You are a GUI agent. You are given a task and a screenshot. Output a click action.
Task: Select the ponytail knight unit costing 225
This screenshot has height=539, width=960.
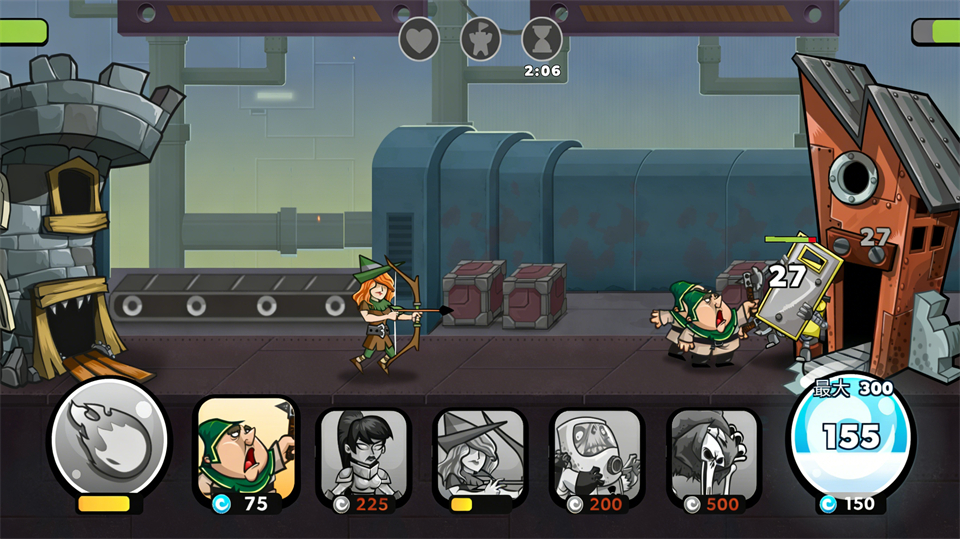(x=362, y=452)
